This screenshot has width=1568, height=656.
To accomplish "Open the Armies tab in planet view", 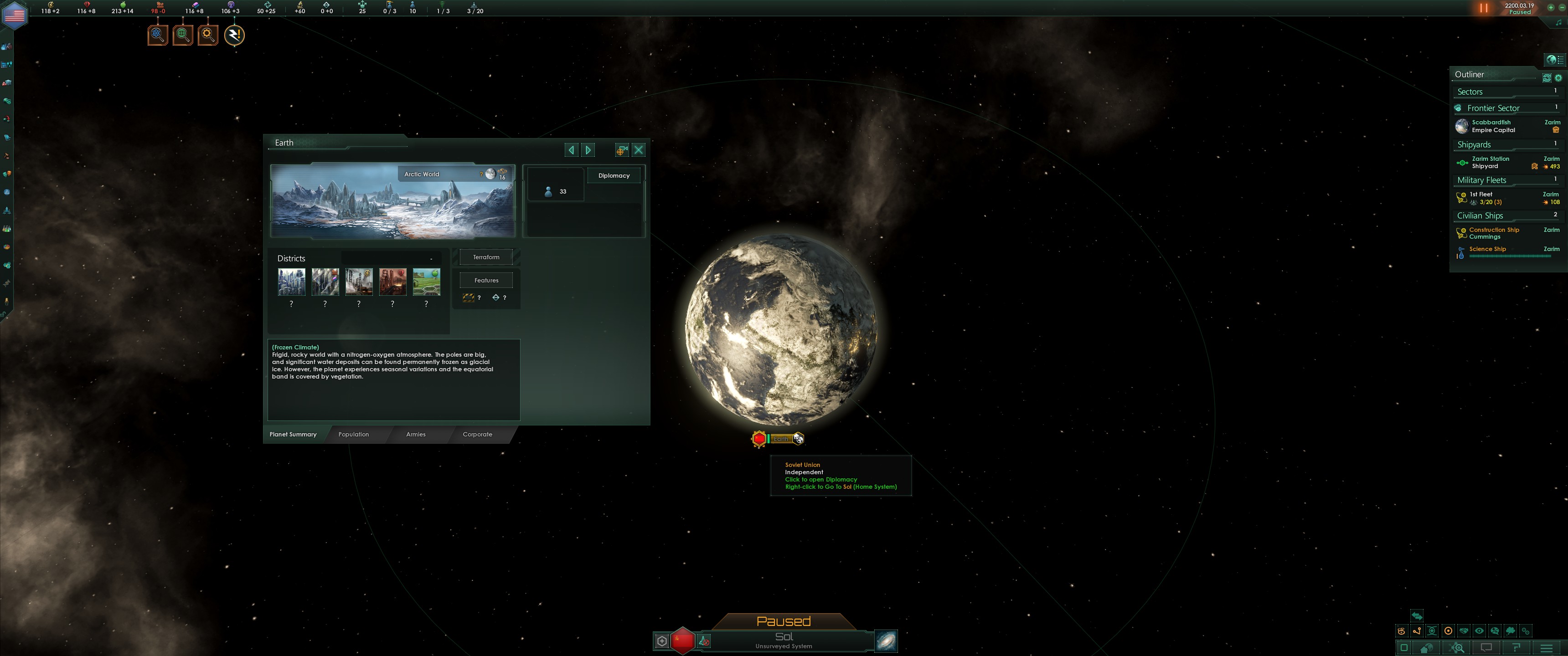I will [x=415, y=434].
